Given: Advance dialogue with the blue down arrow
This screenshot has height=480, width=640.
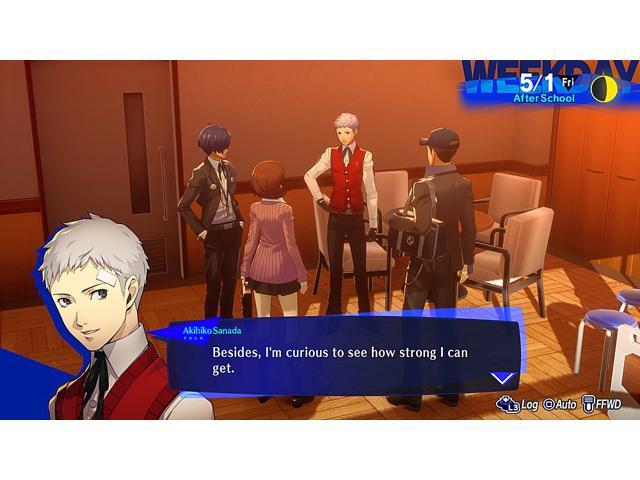Looking at the screenshot, I should 502,377.
